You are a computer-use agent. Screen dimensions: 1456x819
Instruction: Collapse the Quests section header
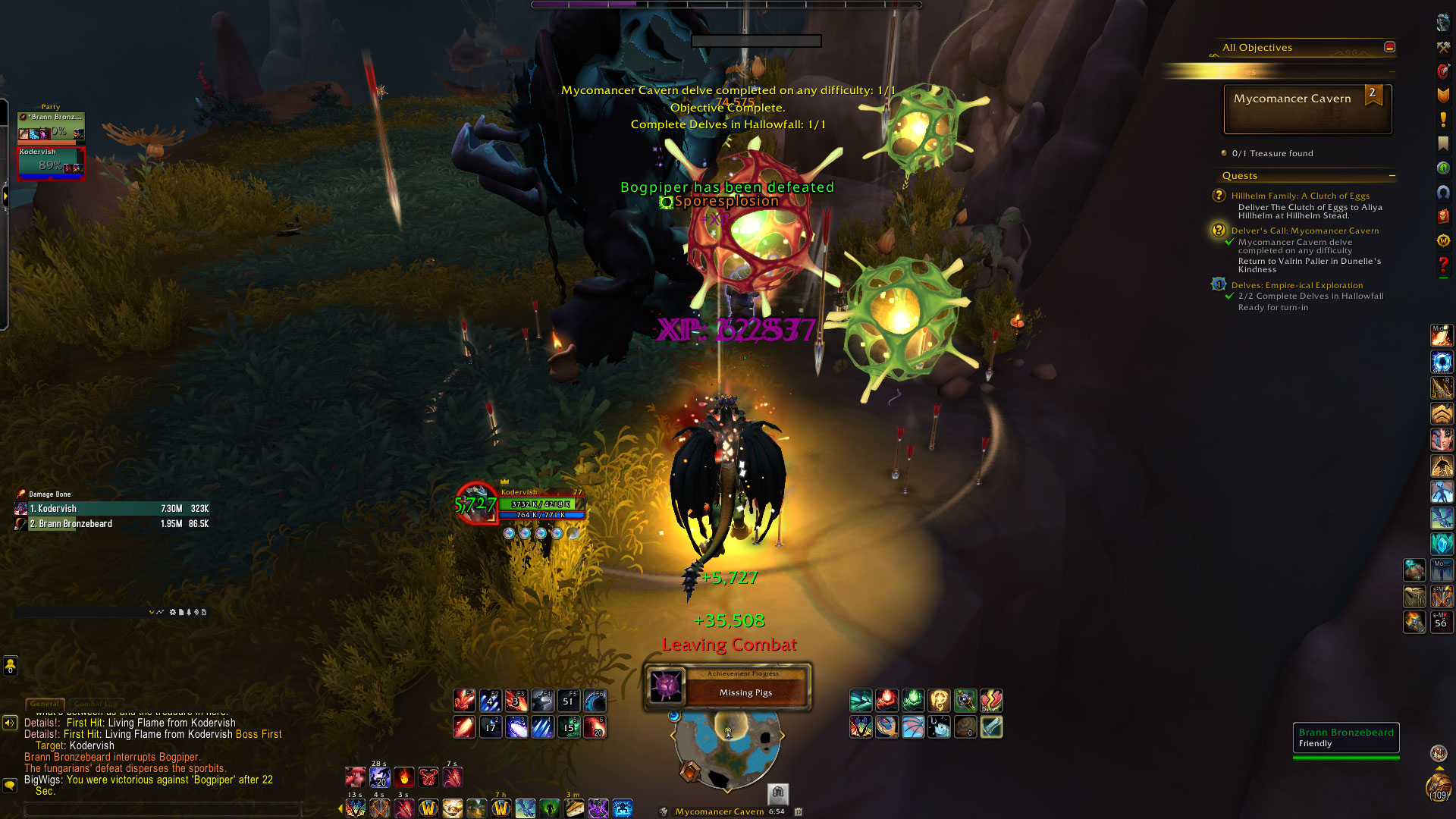click(x=1392, y=176)
